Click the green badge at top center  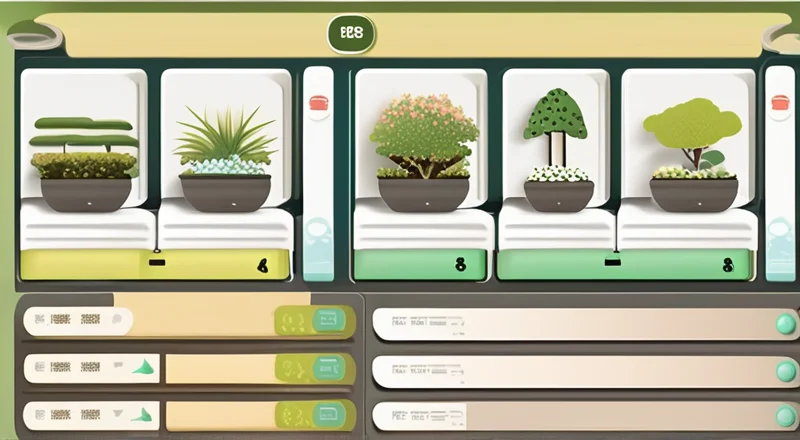tap(351, 34)
